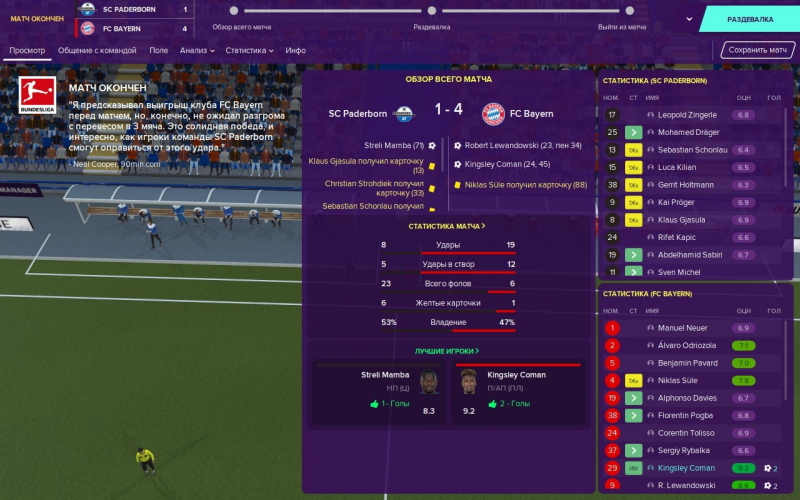Image resolution: width=800 pixels, height=500 pixels.
Task: Switch to the Инфо tab
Action: tap(295, 50)
